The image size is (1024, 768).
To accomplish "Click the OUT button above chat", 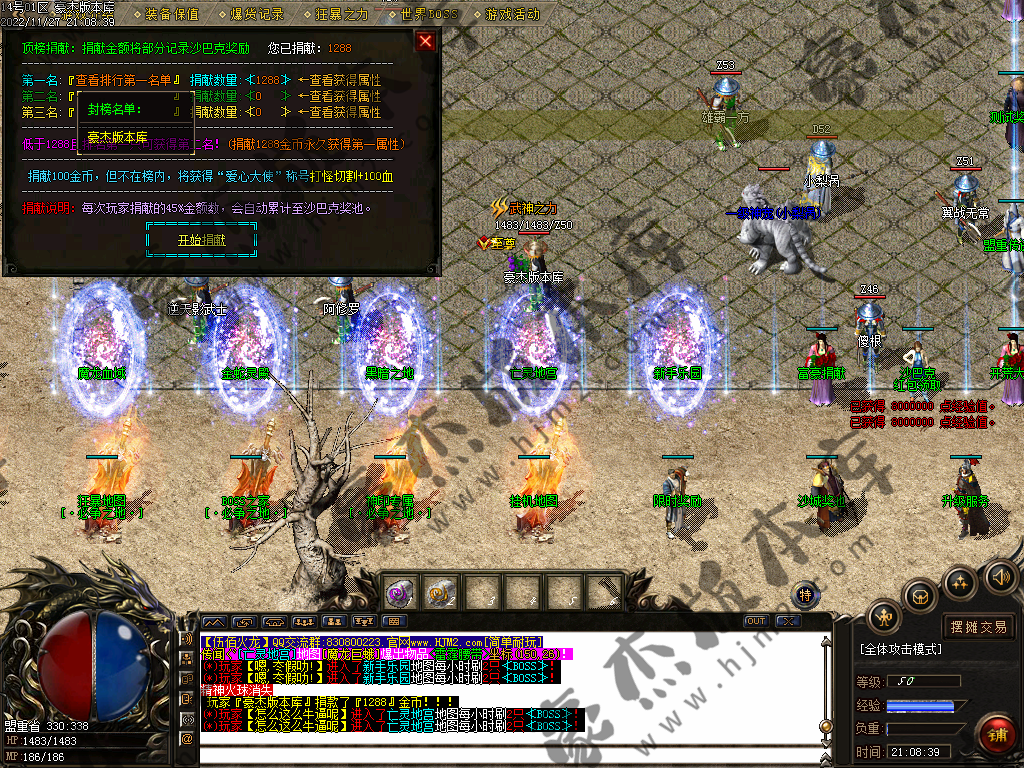I will [x=757, y=621].
